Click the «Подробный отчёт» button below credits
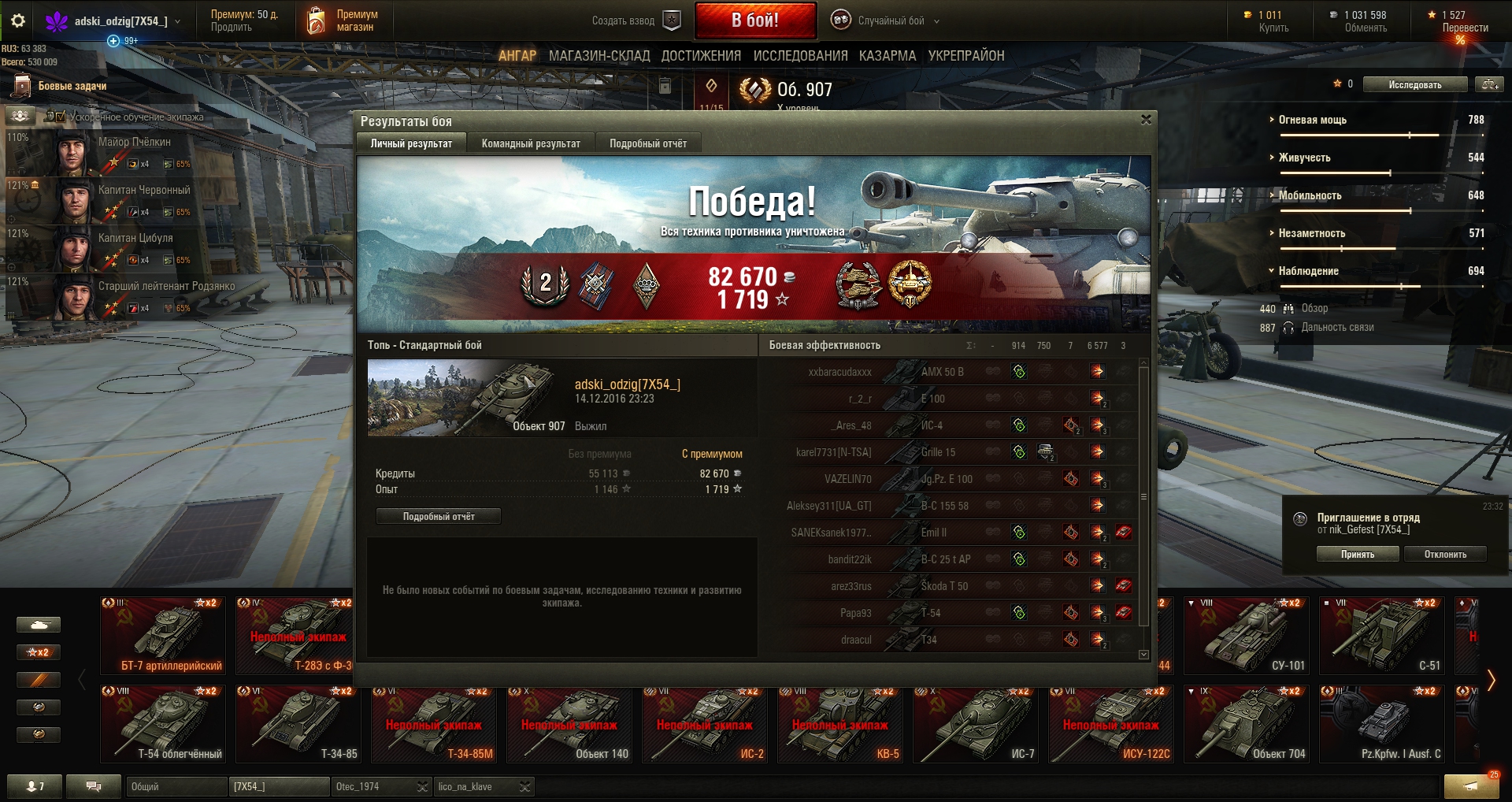1512x802 pixels. (x=439, y=516)
